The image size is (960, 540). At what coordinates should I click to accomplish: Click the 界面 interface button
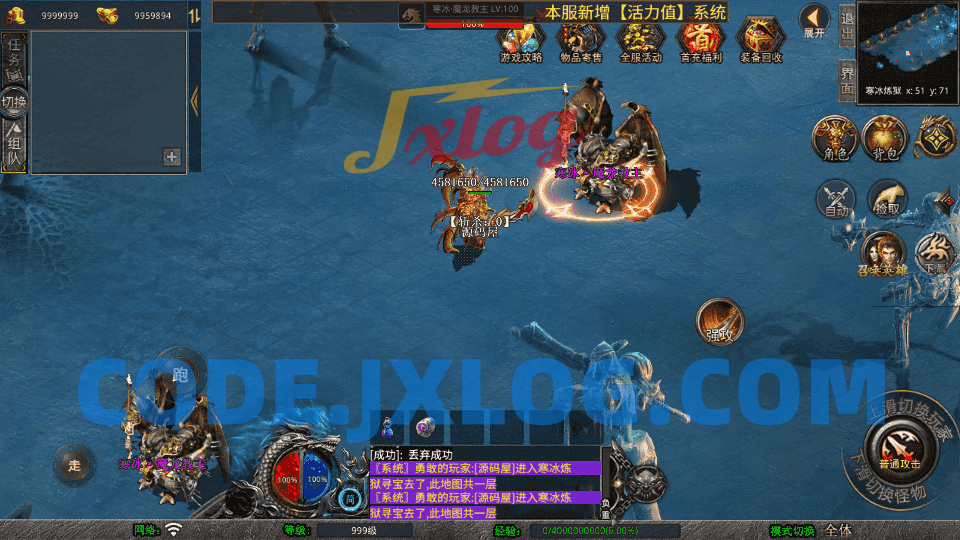[846, 80]
